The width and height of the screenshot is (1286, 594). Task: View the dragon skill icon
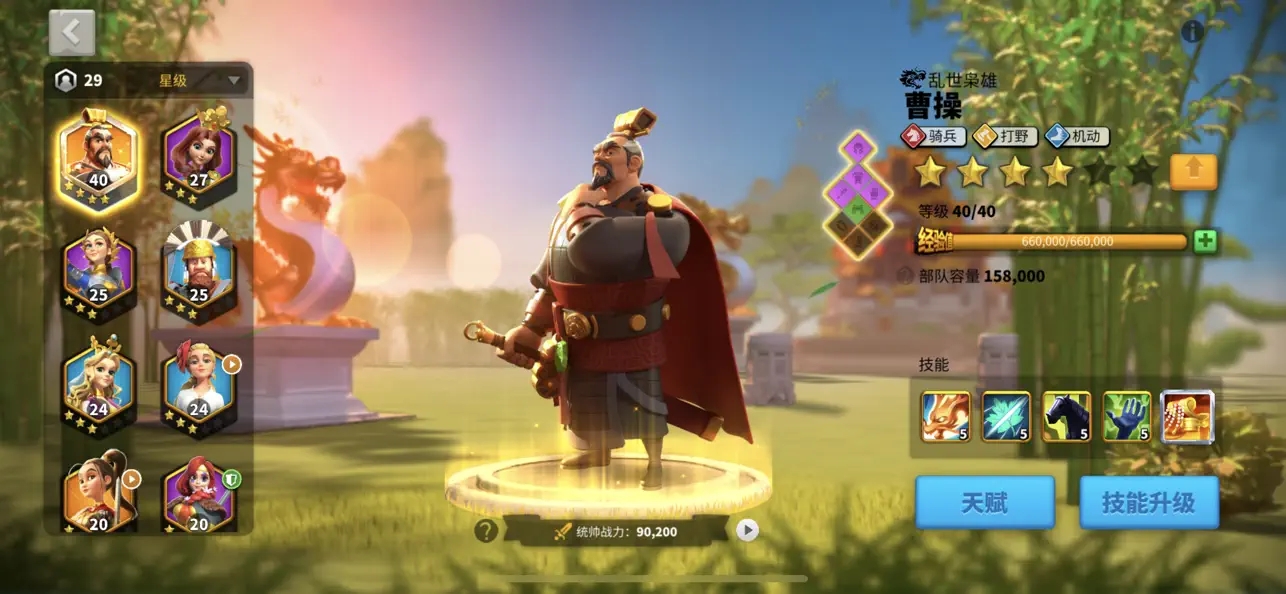point(945,416)
